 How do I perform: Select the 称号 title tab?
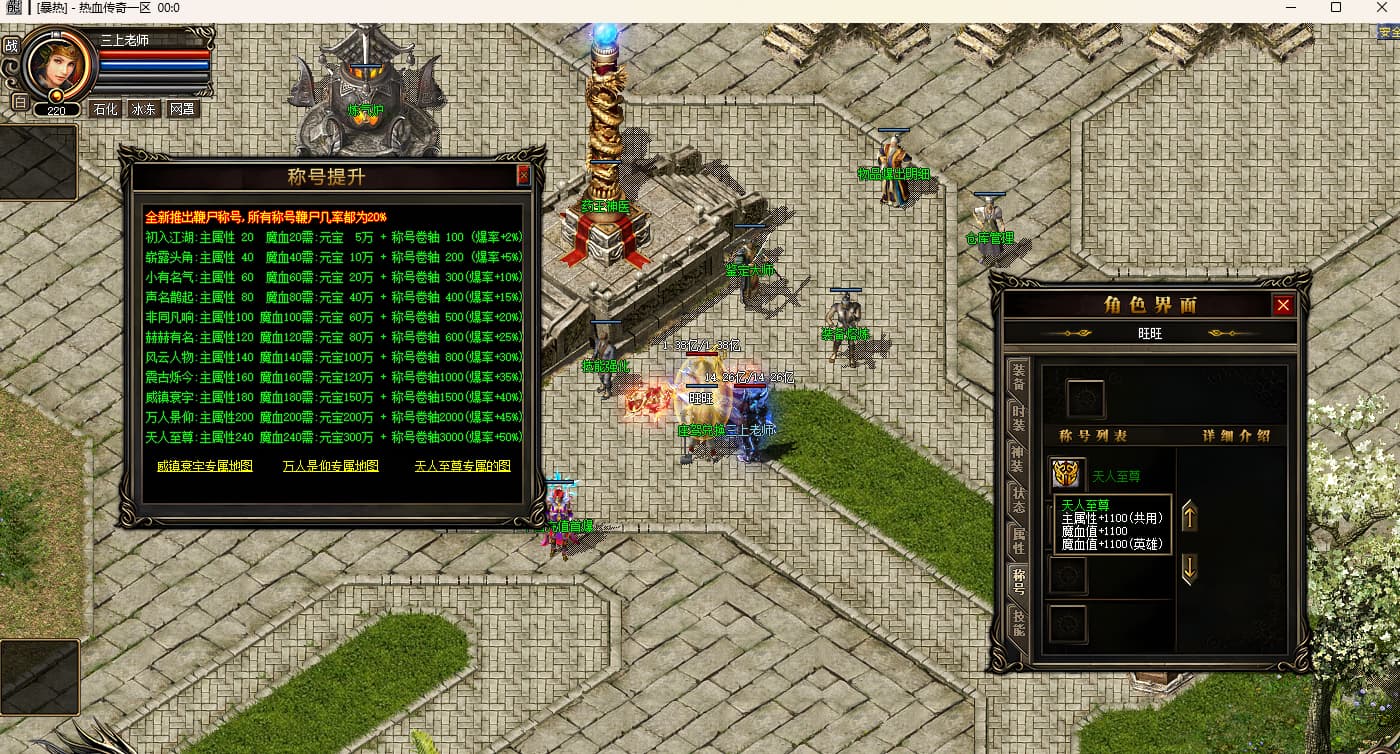tap(1018, 581)
